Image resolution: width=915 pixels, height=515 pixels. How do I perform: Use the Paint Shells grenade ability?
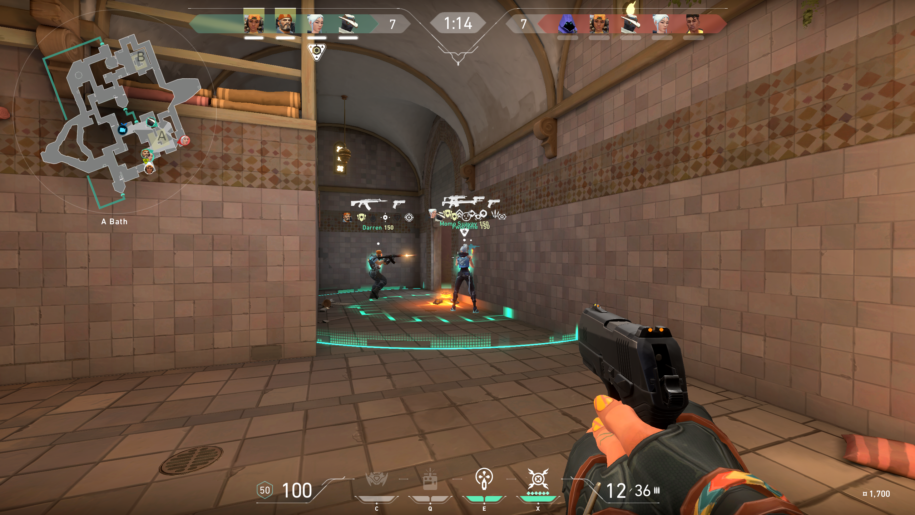click(484, 478)
